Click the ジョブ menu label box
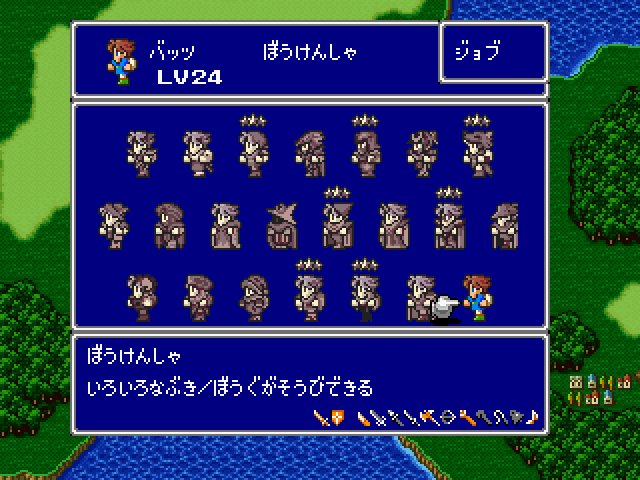Screen dimensions: 640x480 point(493,53)
